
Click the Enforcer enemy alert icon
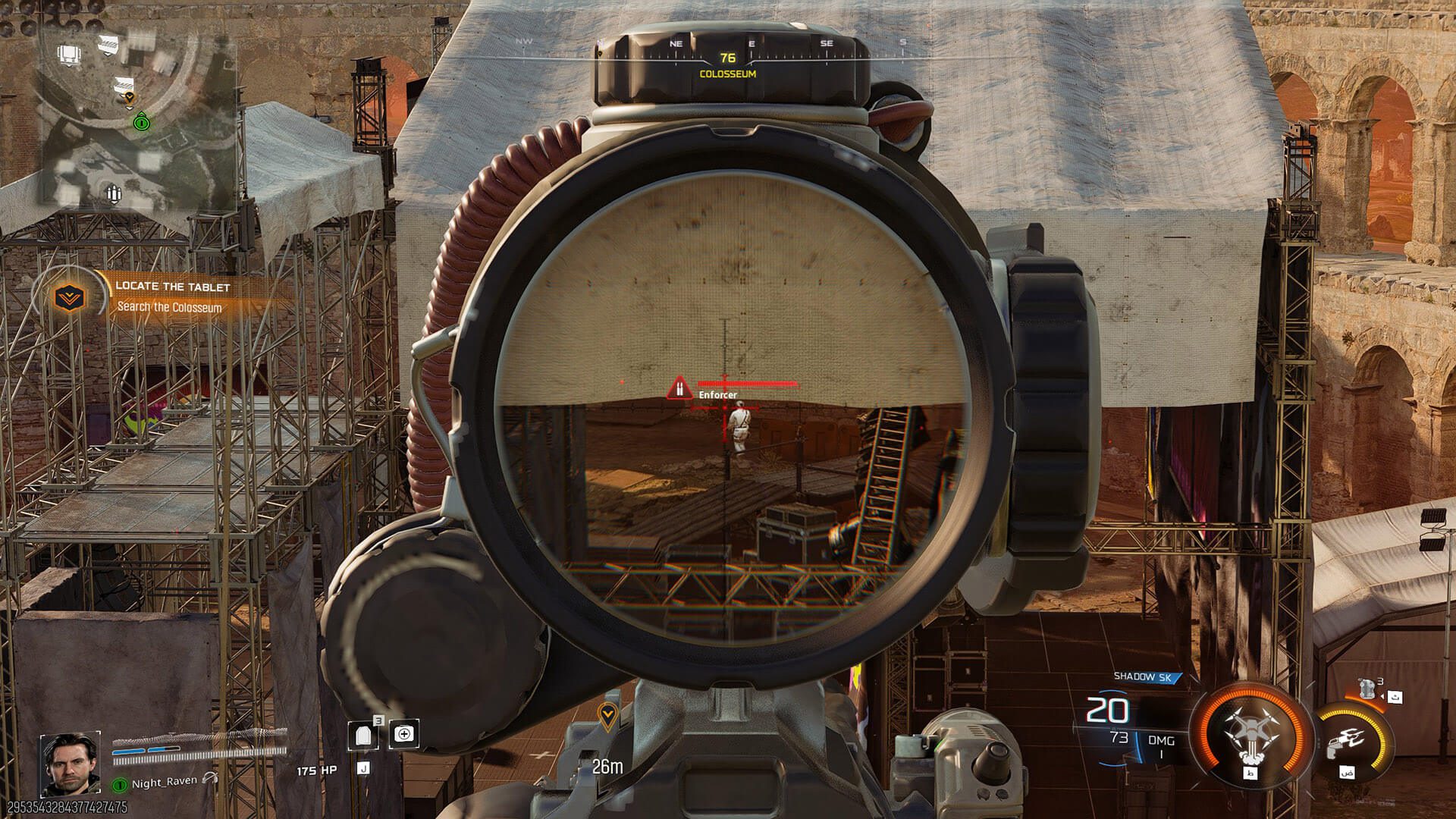tap(679, 389)
